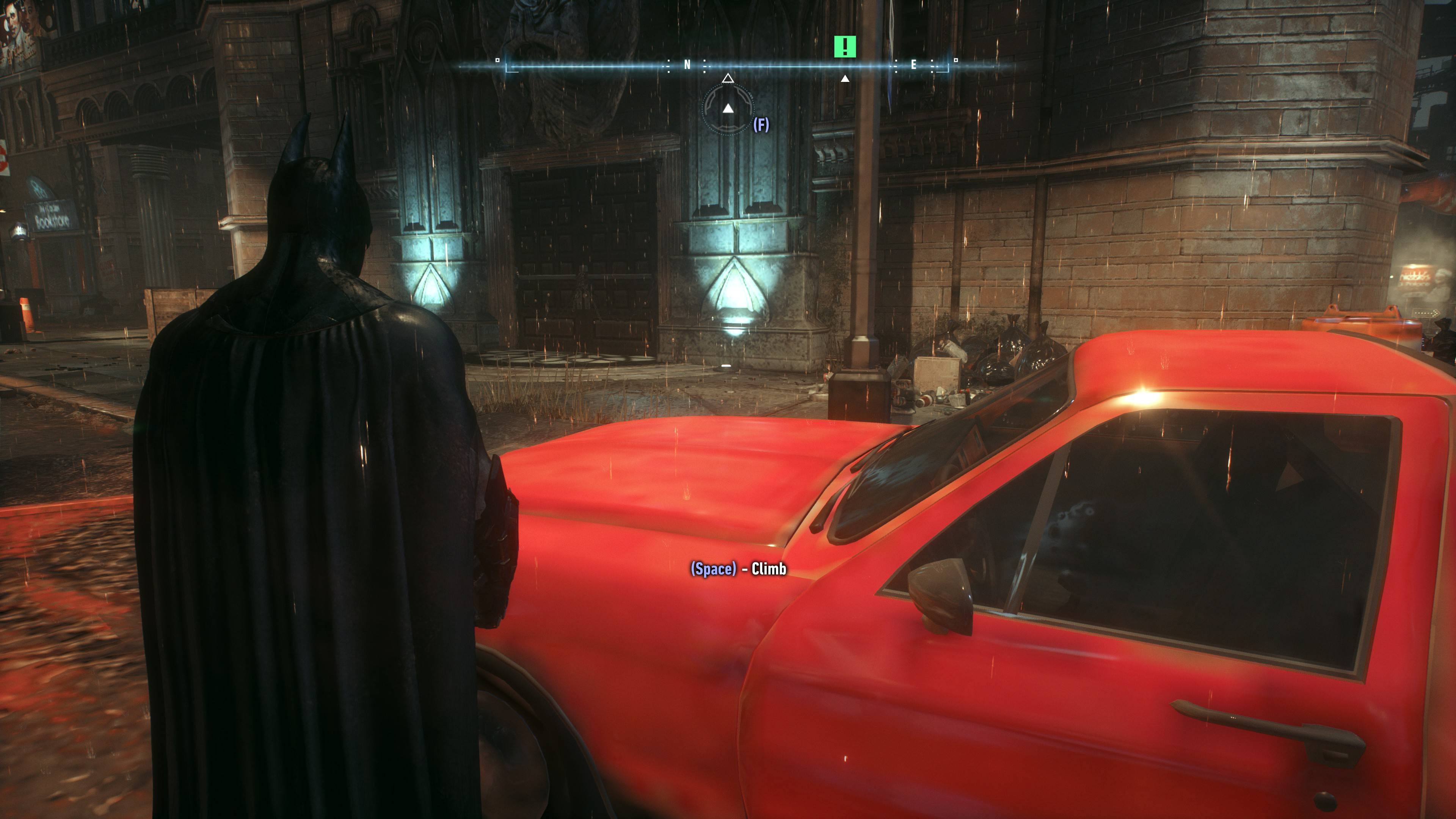Click the green exclamation objective marker
This screenshot has height=819, width=1456.
pyautogui.click(x=844, y=46)
